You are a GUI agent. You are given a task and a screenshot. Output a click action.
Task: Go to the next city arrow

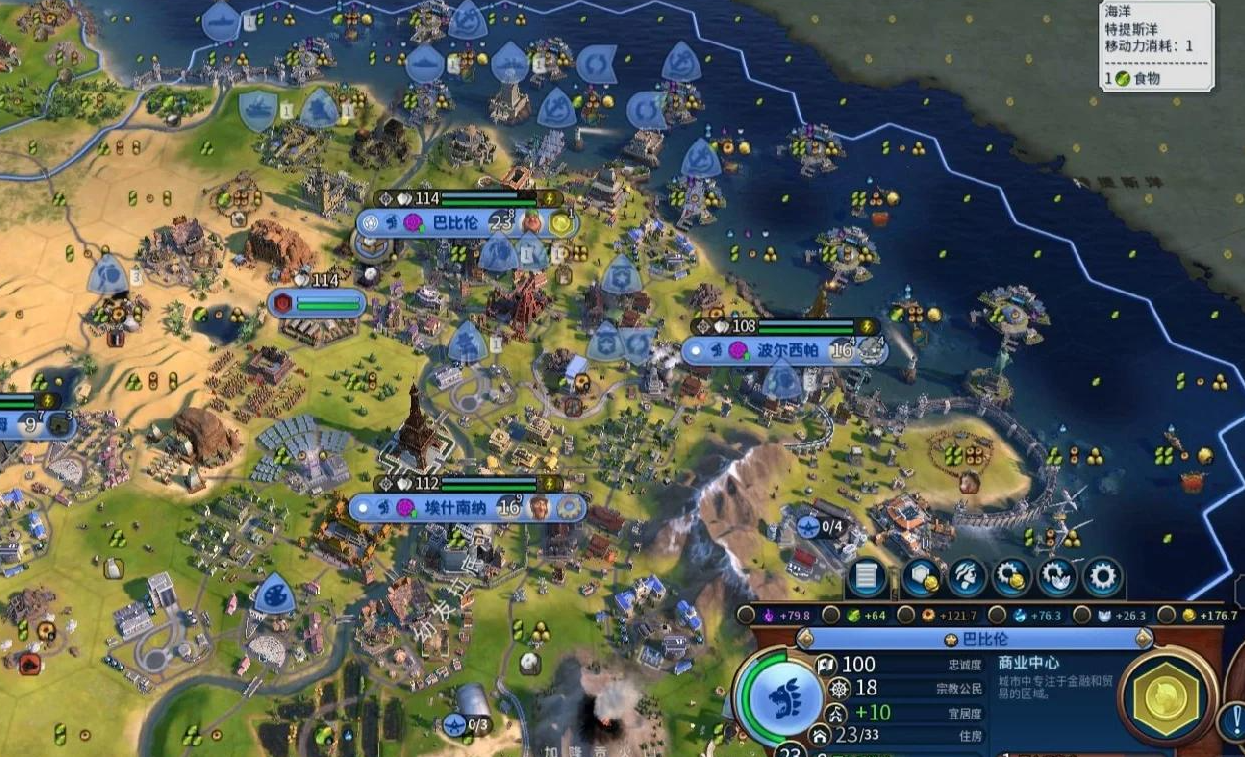[x=1143, y=639]
